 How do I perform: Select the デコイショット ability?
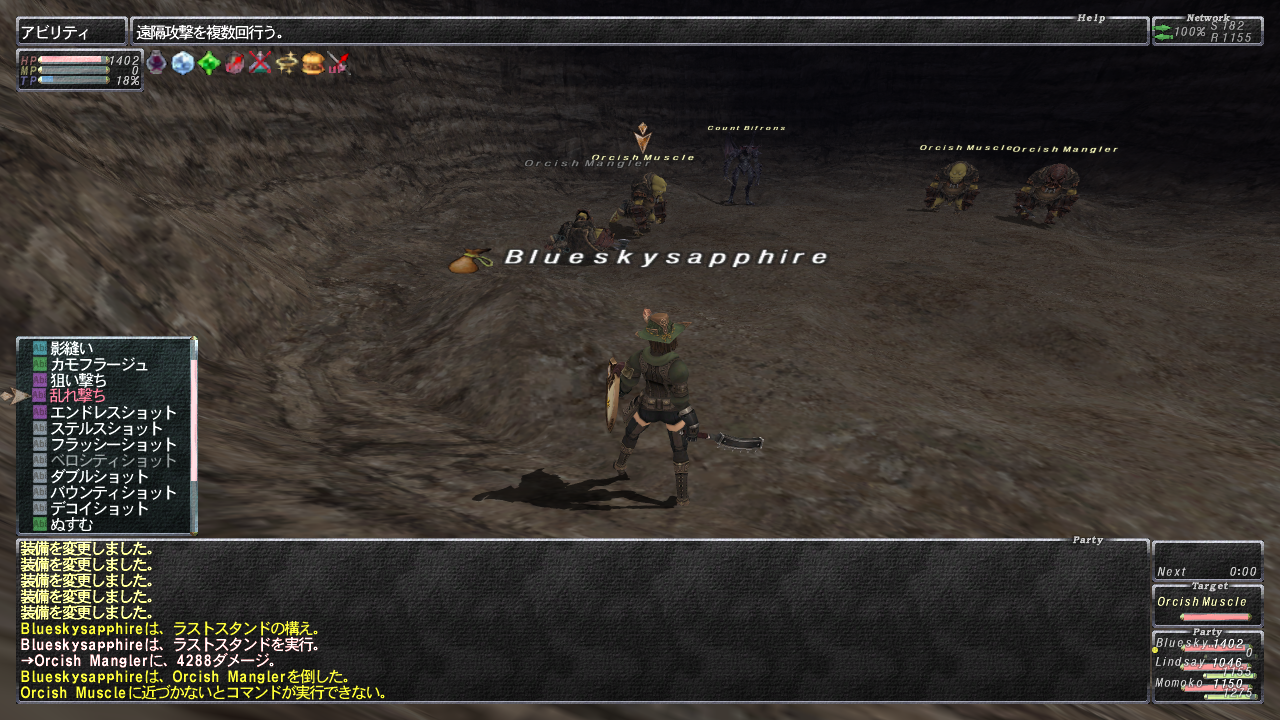(x=98, y=508)
